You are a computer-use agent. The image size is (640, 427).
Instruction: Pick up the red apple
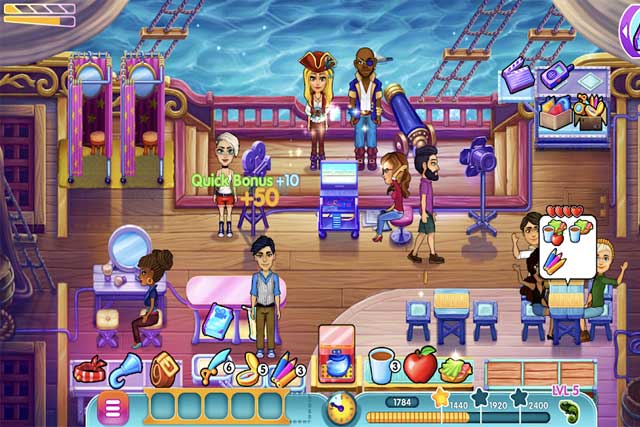click(420, 366)
